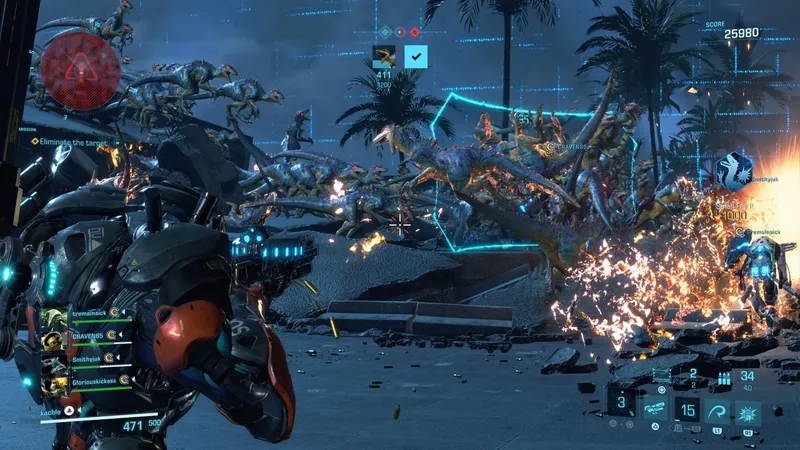Screen dimensions: 800x450
Task: Select the "Eliminate the target" mission objective
Action: tap(76, 141)
